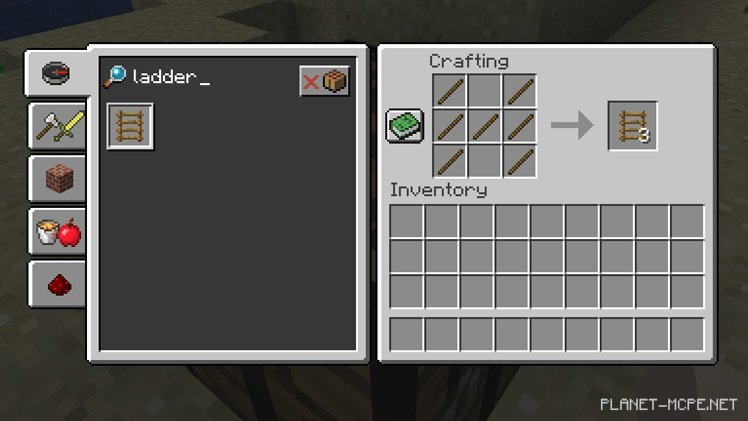Select the ladder recipe in the search results
Screen dimensions: 748x421
click(130, 127)
